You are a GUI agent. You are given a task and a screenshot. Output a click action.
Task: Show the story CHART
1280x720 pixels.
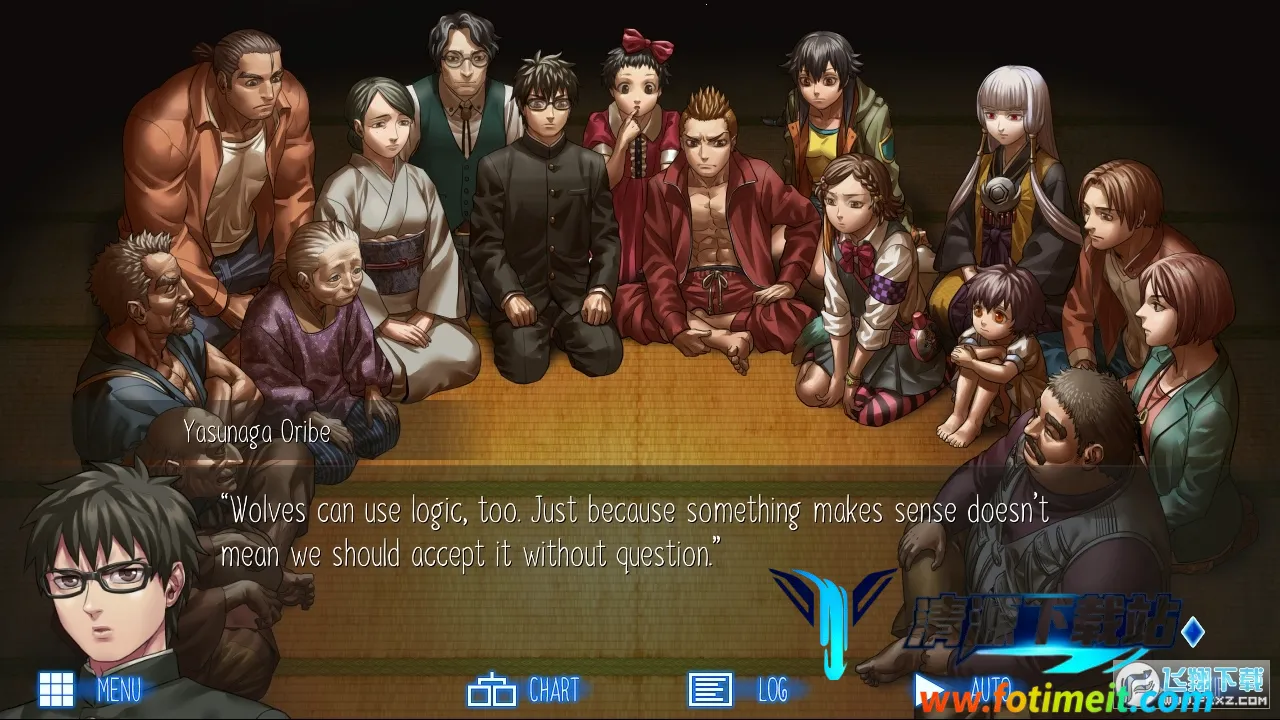523,690
